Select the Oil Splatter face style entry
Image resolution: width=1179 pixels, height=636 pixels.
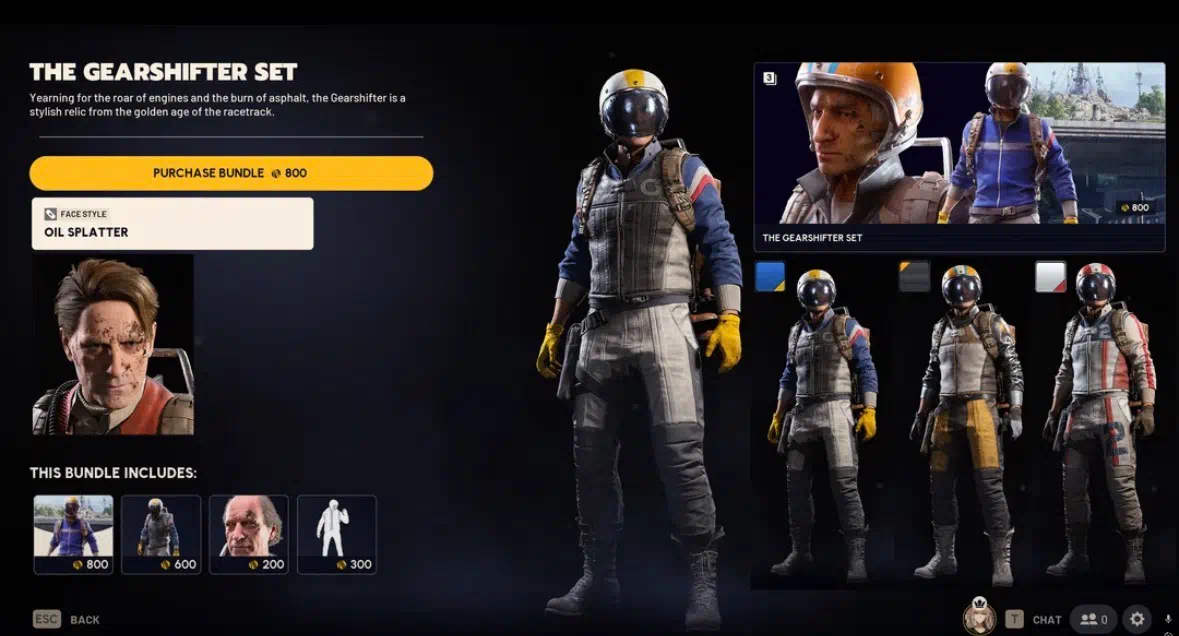[x=172, y=223]
